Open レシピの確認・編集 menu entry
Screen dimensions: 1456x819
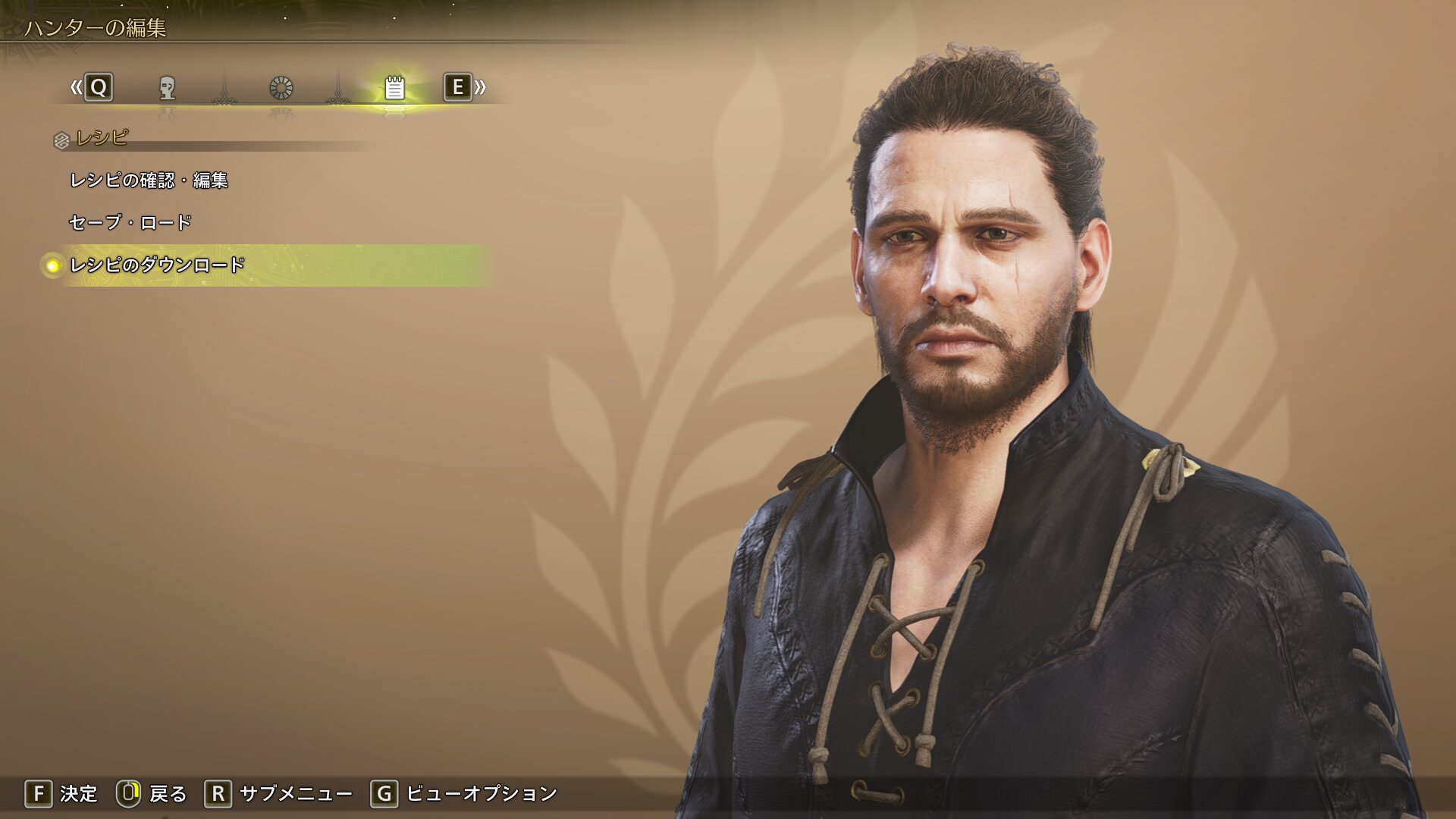pyautogui.click(x=149, y=180)
